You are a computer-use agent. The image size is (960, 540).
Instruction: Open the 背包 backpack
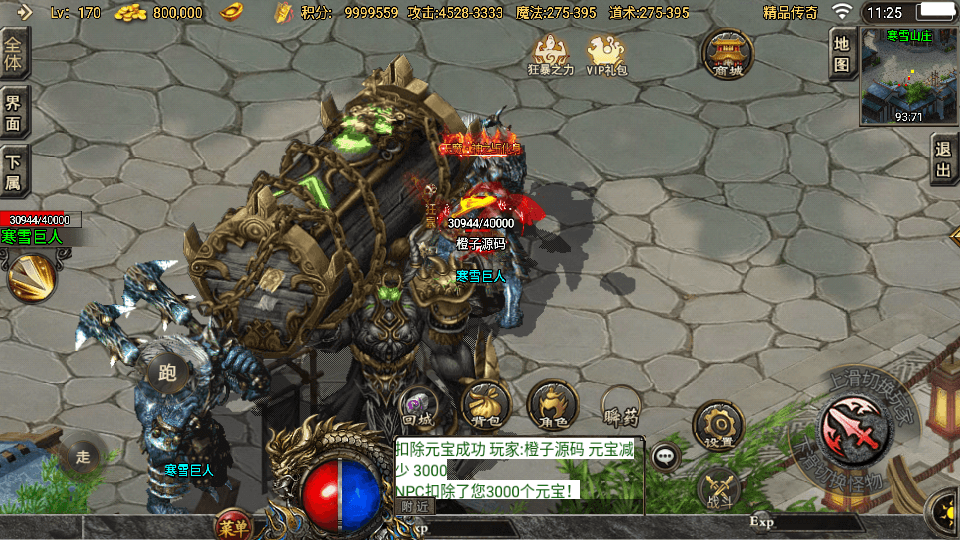486,404
